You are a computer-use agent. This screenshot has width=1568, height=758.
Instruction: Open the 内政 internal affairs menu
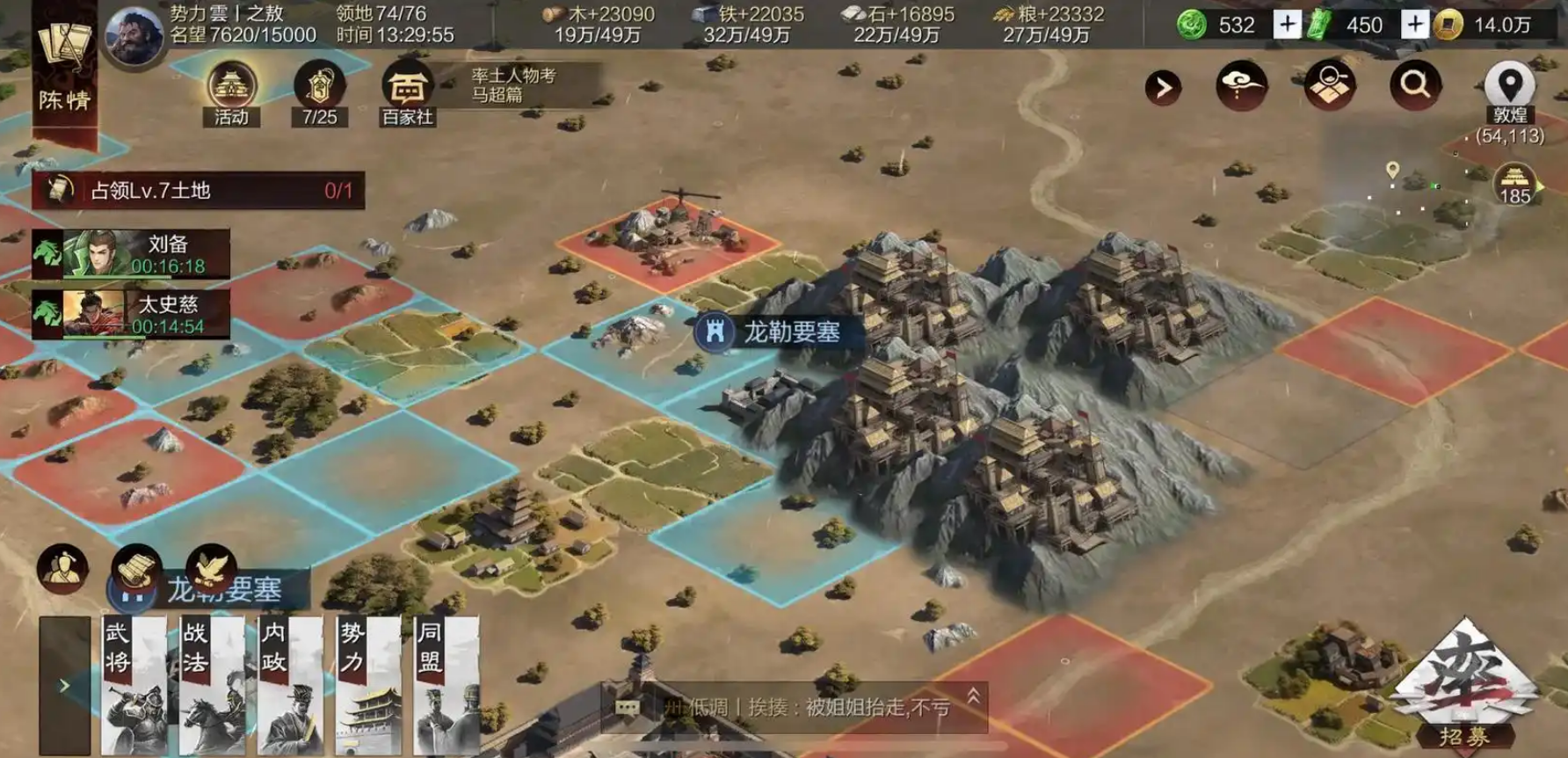(x=290, y=685)
